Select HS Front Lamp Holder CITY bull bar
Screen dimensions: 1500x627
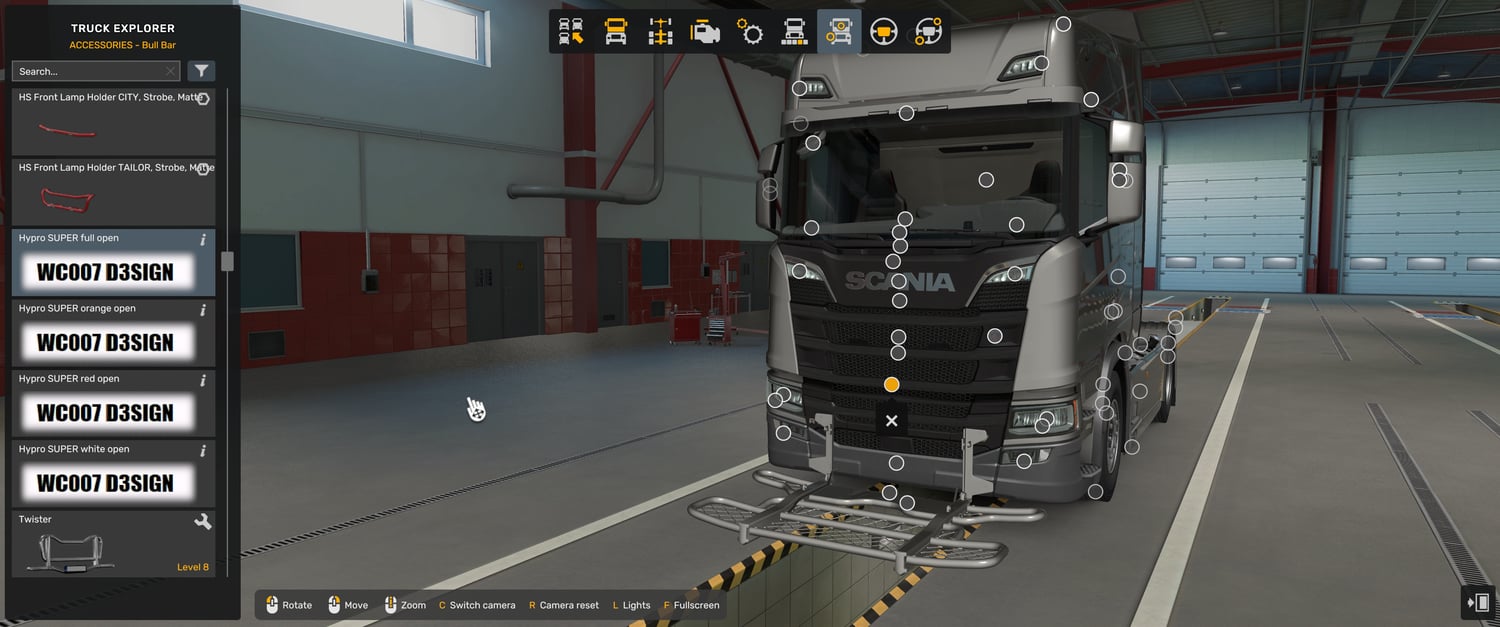[113, 122]
